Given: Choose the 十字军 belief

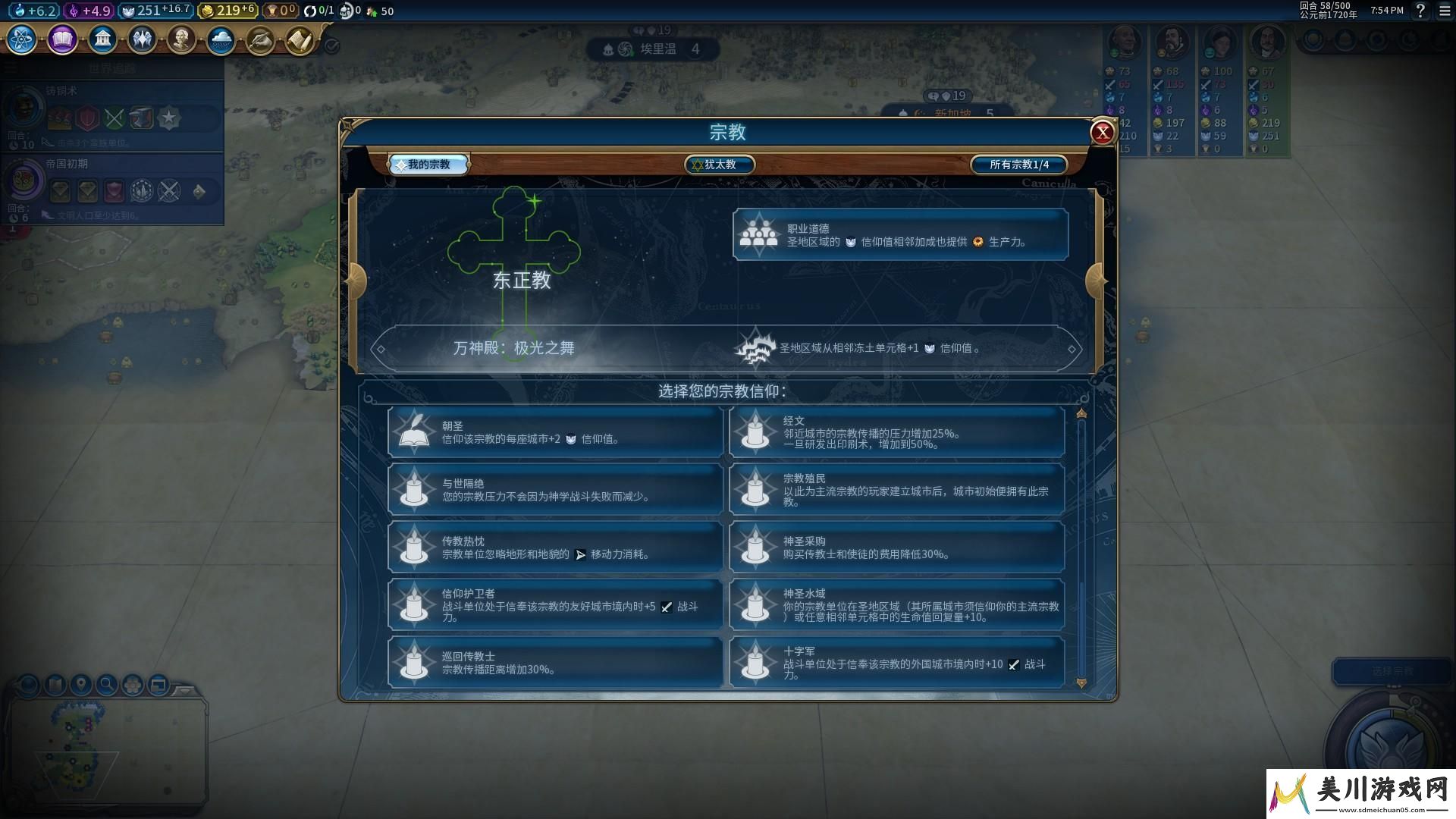Looking at the screenshot, I should tap(896, 663).
